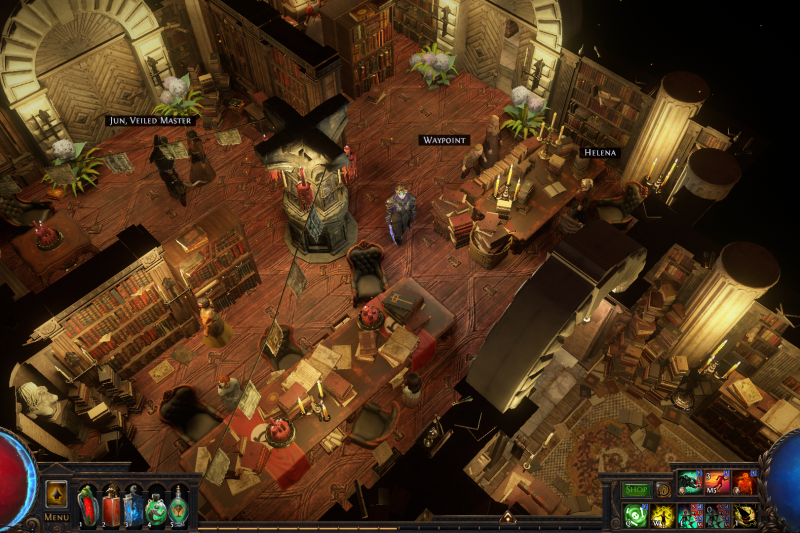Activate the yellow swirl skill on T
Image resolution: width=800 pixels, height=533 pixels.
744,515
